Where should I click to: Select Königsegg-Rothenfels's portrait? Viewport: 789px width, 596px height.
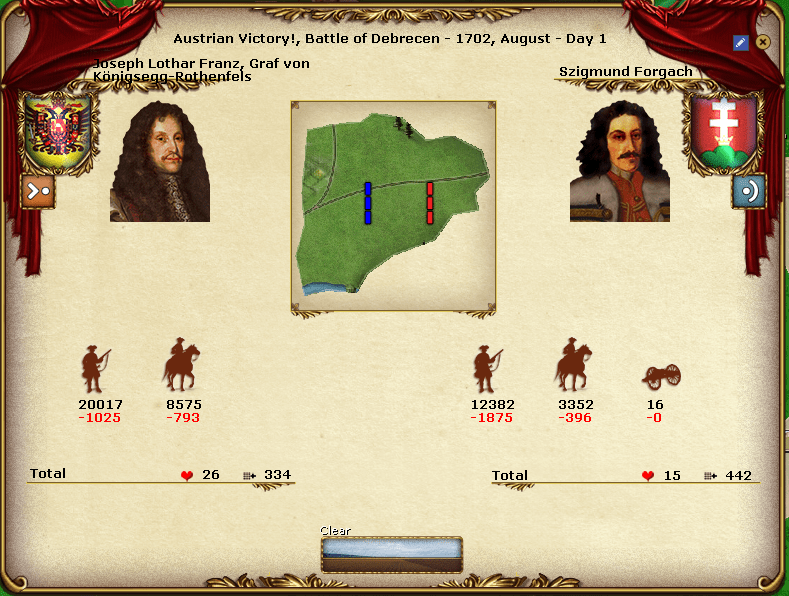coord(160,160)
